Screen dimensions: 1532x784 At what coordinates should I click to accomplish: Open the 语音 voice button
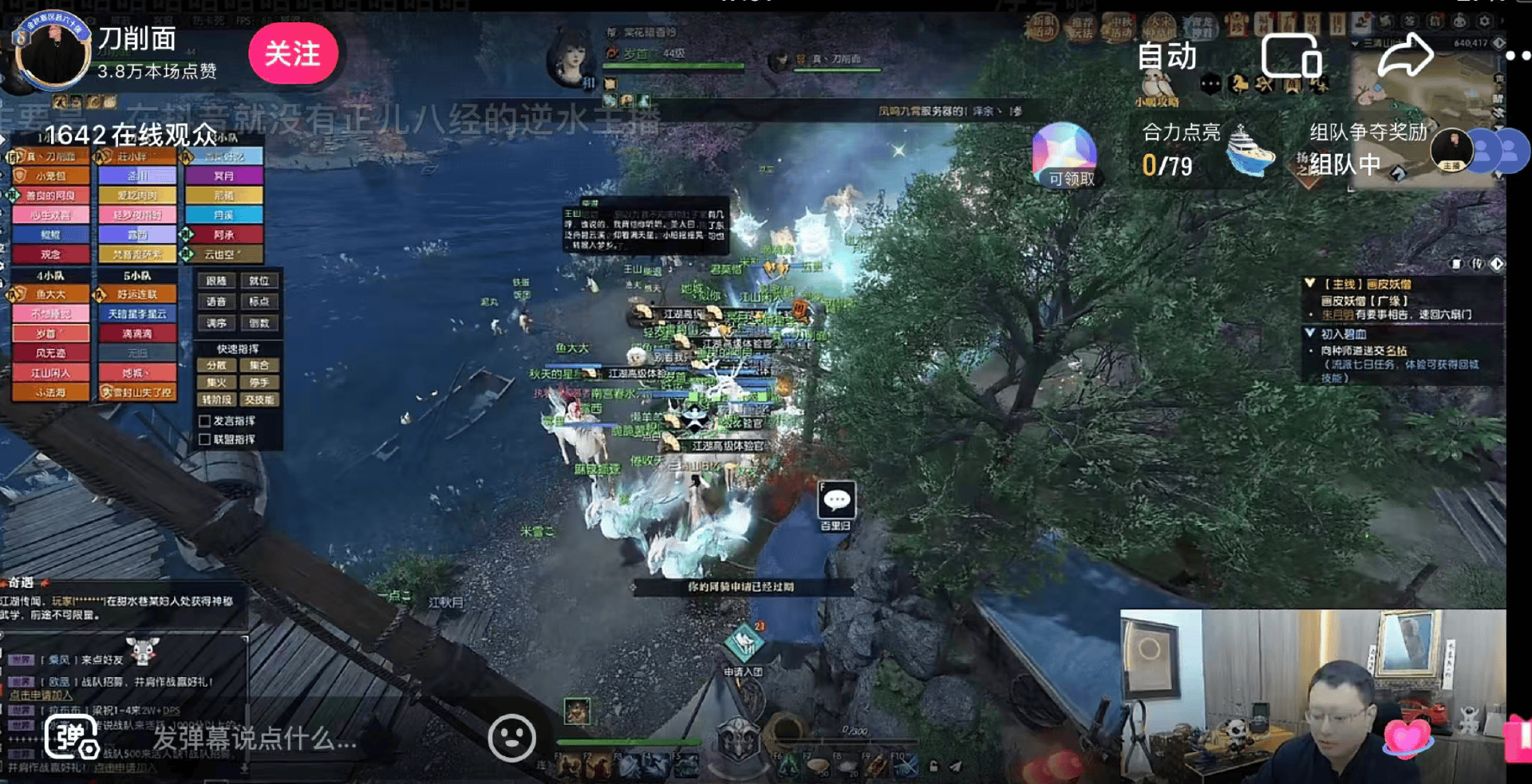coord(216,301)
